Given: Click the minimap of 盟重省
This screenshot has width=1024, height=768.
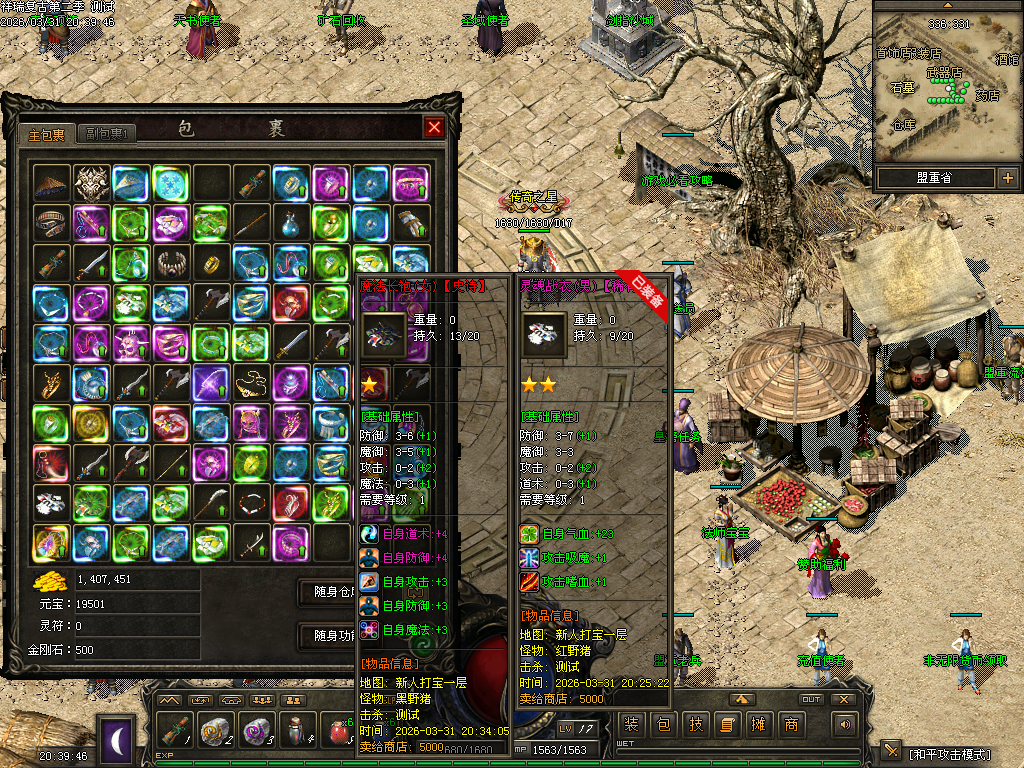Looking at the screenshot, I should [x=946, y=84].
